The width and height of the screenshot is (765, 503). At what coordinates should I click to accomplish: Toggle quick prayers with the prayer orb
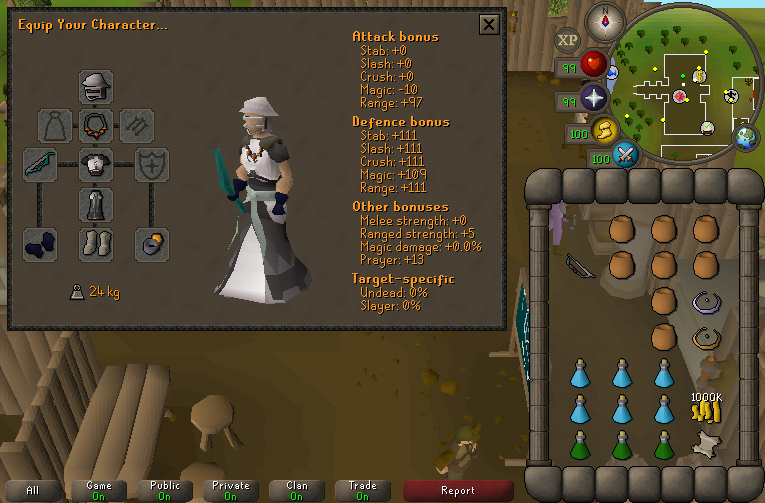point(596,99)
